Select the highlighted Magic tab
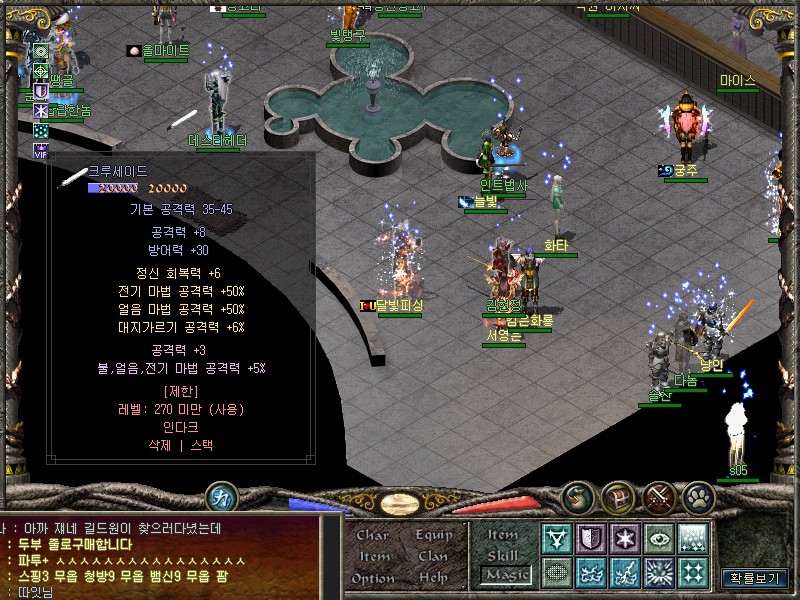Screen dimensions: 800x600 click(505, 575)
